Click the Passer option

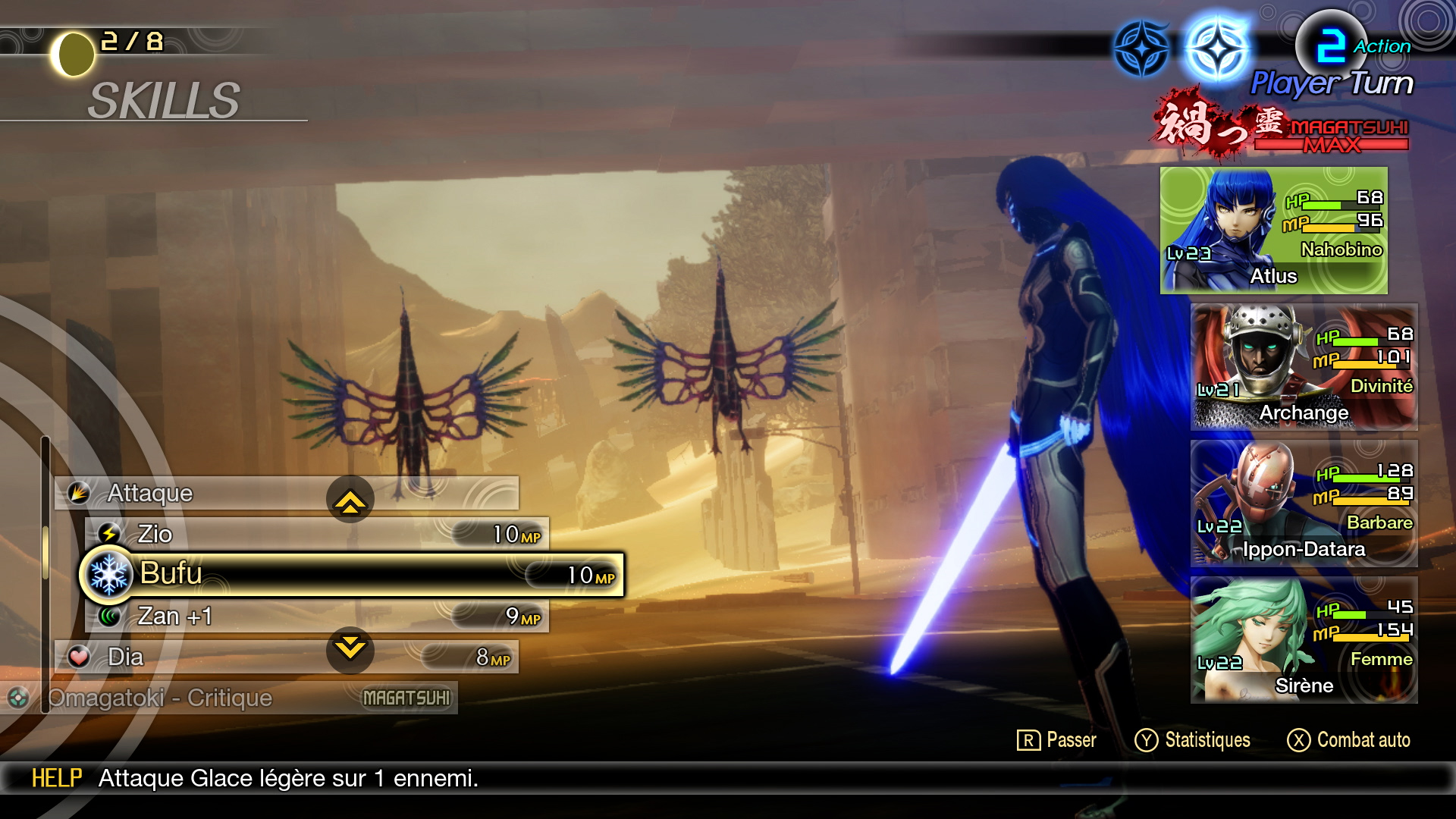tap(1056, 740)
